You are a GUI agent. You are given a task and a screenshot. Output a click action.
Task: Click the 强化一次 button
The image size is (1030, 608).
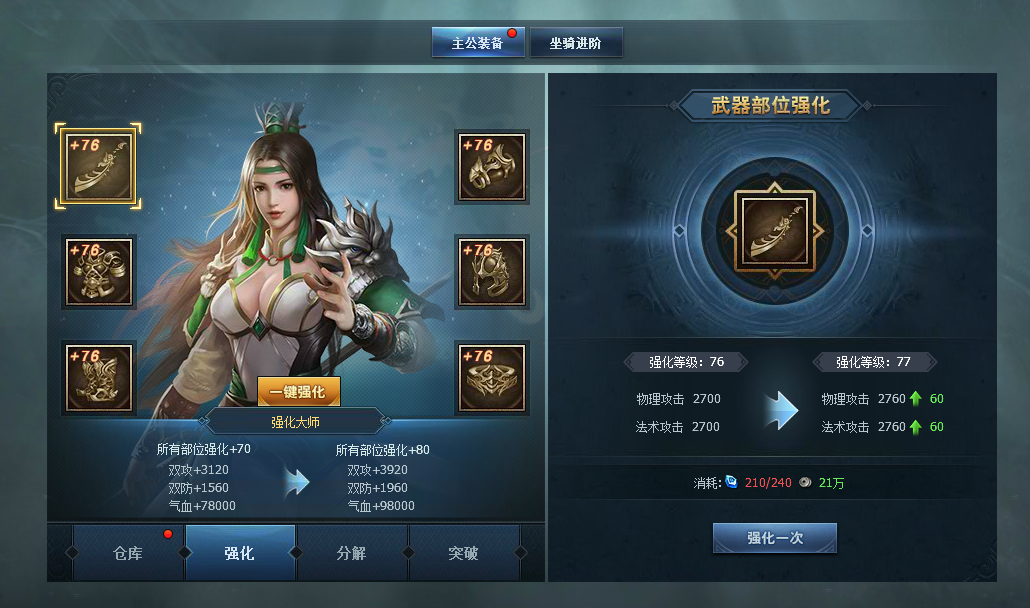tap(774, 538)
